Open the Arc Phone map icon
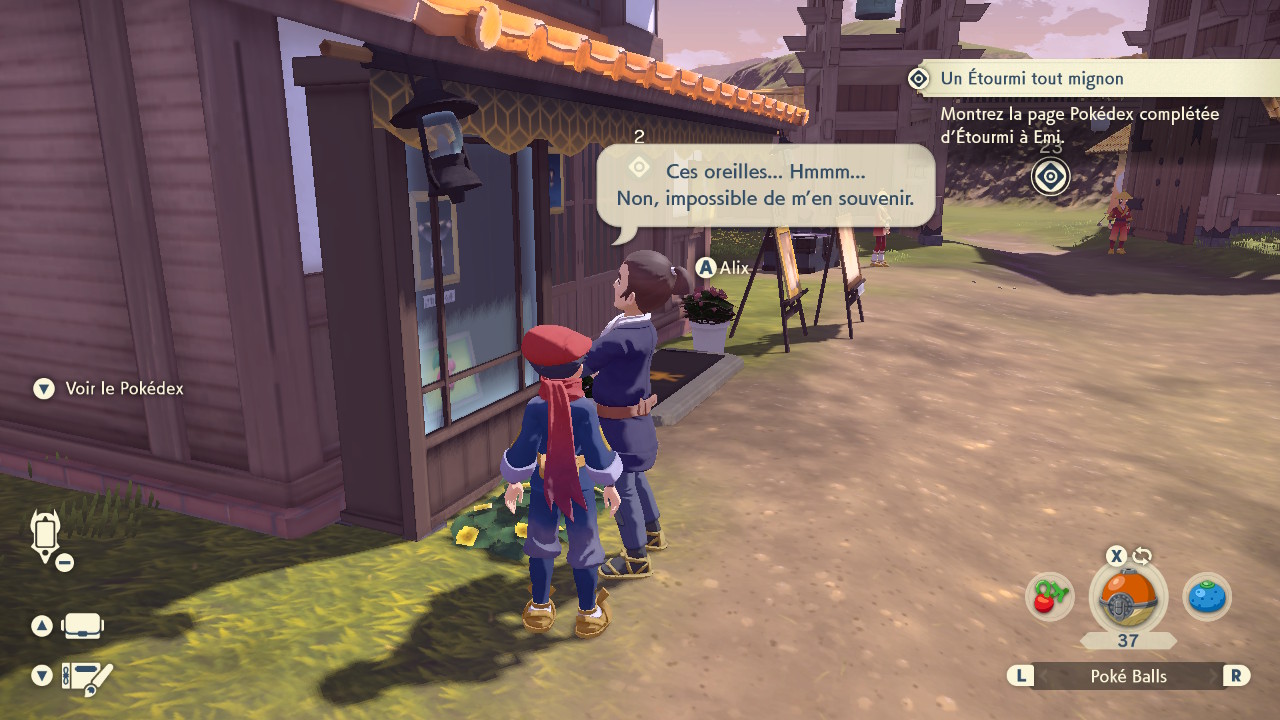This screenshot has width=1280, height=720. 47,535
